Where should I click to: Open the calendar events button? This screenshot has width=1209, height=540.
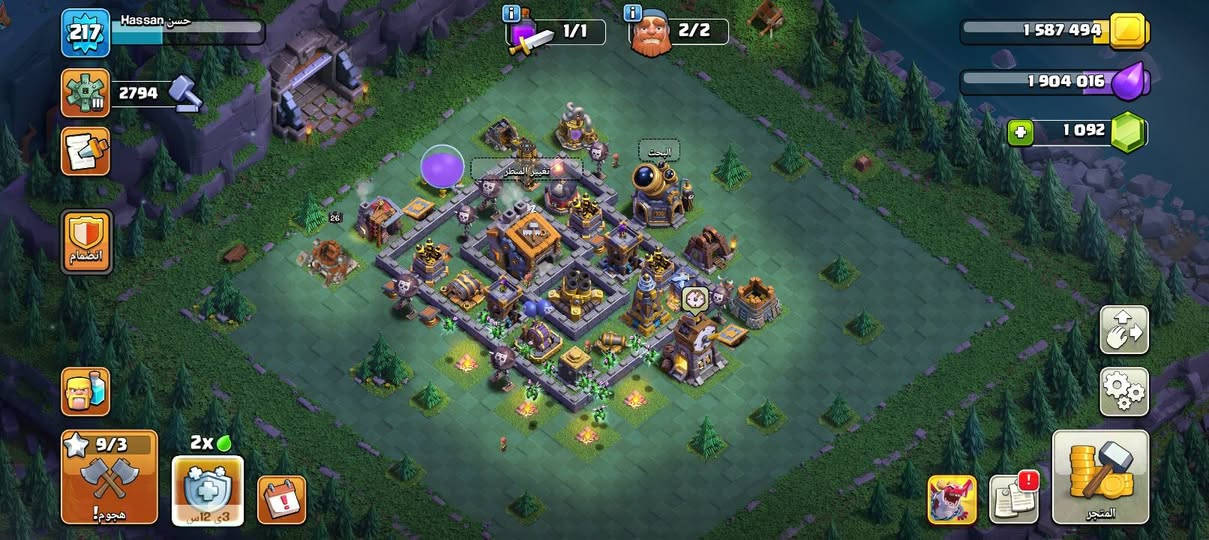tap(281, 498)
